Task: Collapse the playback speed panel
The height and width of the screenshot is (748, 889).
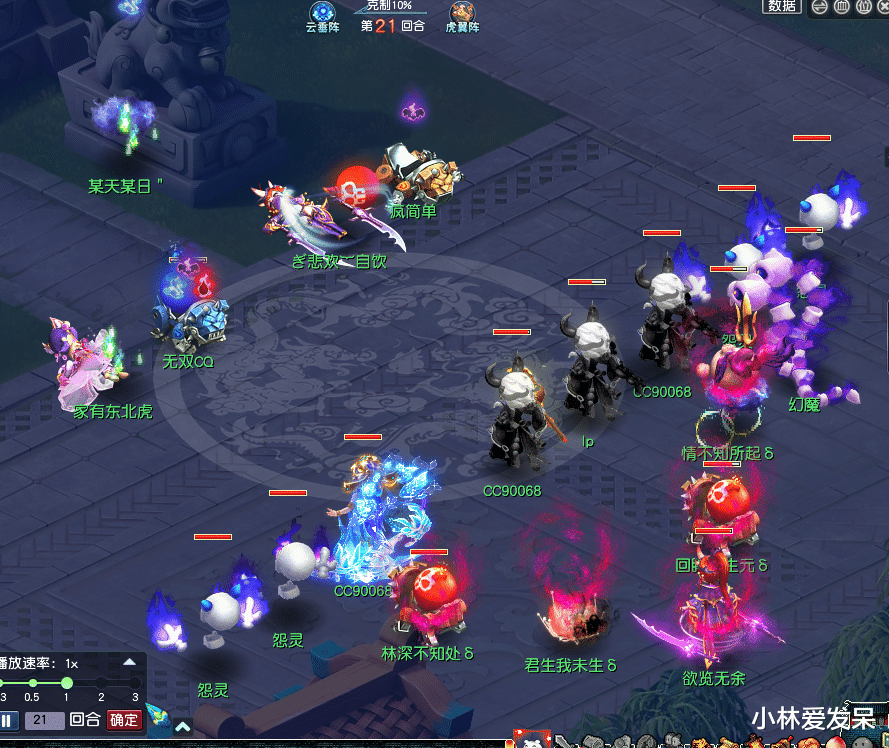Action: (129, 662)
